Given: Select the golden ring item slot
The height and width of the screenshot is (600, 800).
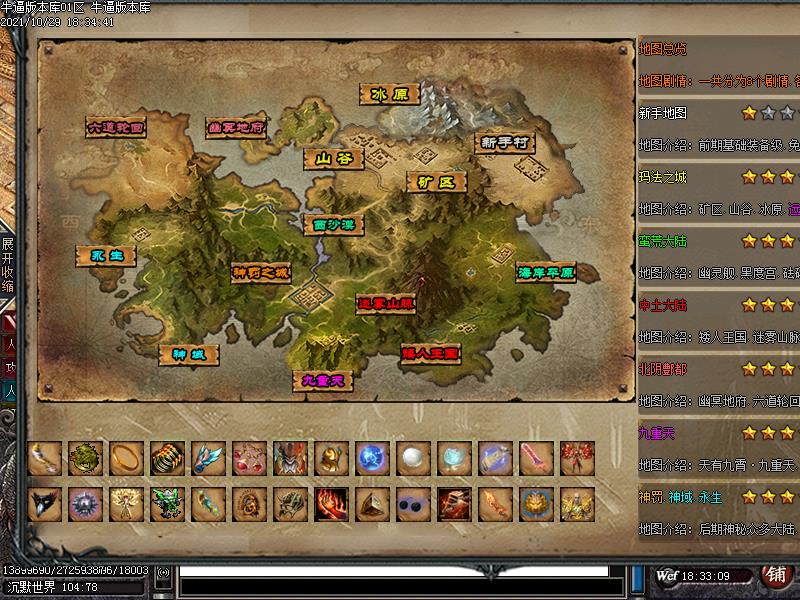Looking at the screenshot, I should pyautogui.click(x=127, y=458).
